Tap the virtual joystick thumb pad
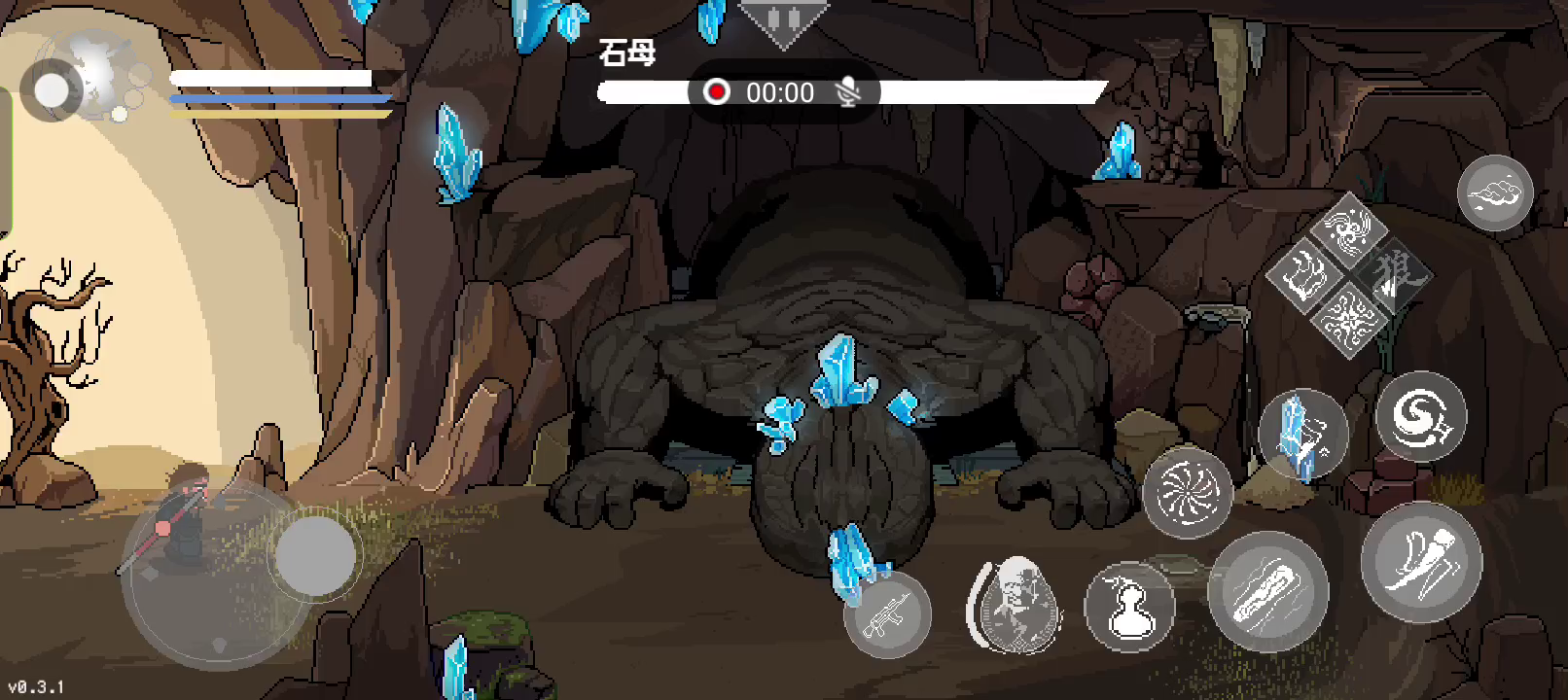The image size is (1568, 700). (314, 556)
